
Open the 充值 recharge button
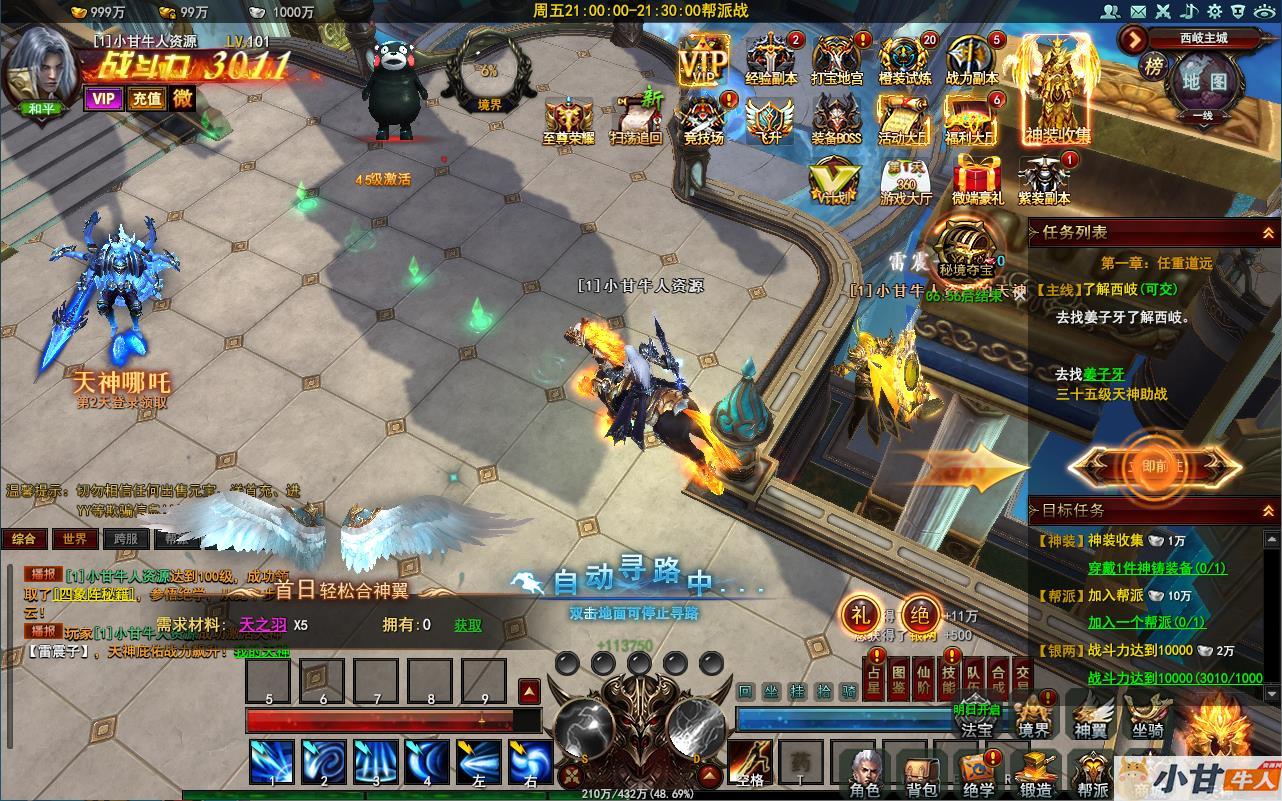[146, 98]
